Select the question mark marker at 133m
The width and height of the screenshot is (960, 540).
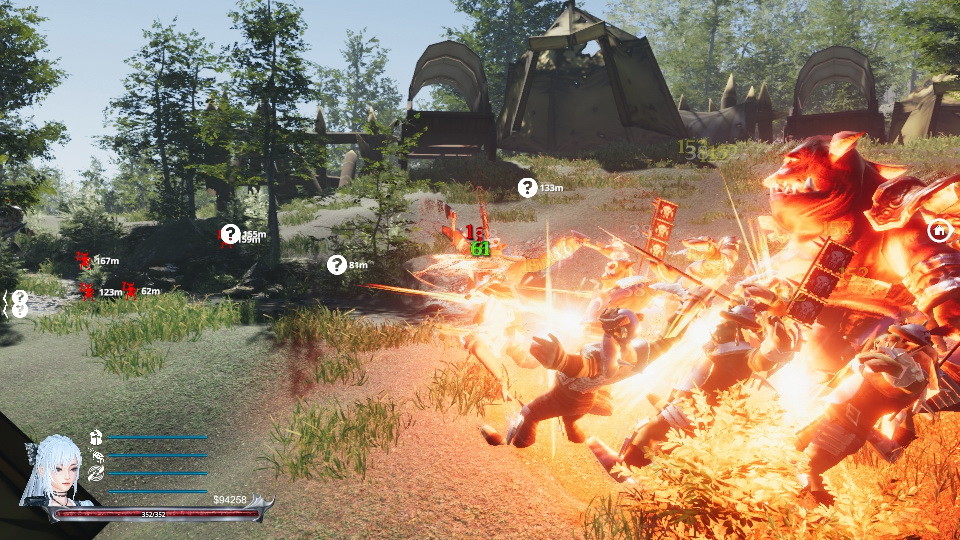pos(527,187)
